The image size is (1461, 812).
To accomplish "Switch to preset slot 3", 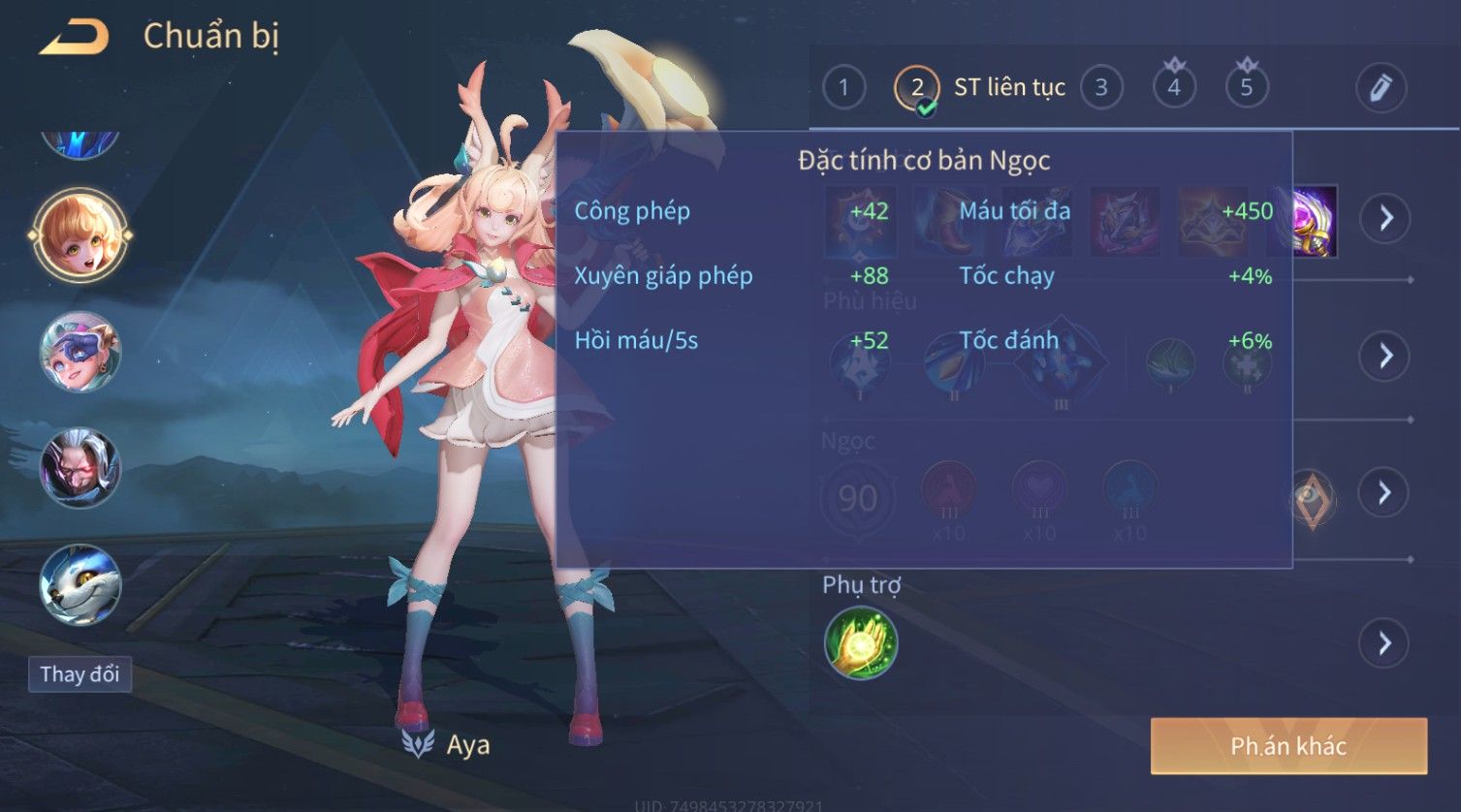I will point(1101,88).
